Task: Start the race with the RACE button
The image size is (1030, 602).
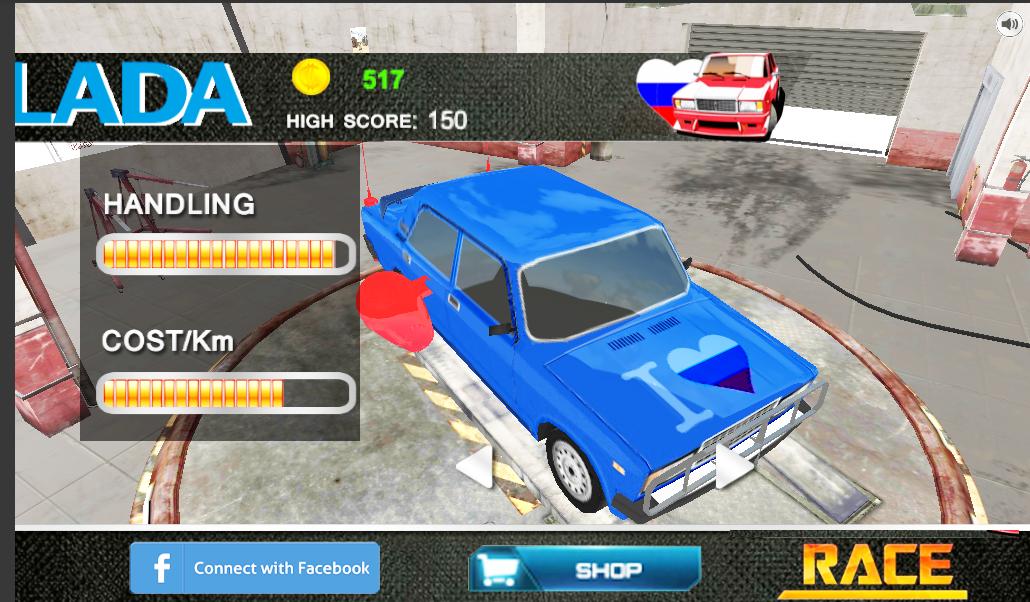Action: click(x=878, y=566)
